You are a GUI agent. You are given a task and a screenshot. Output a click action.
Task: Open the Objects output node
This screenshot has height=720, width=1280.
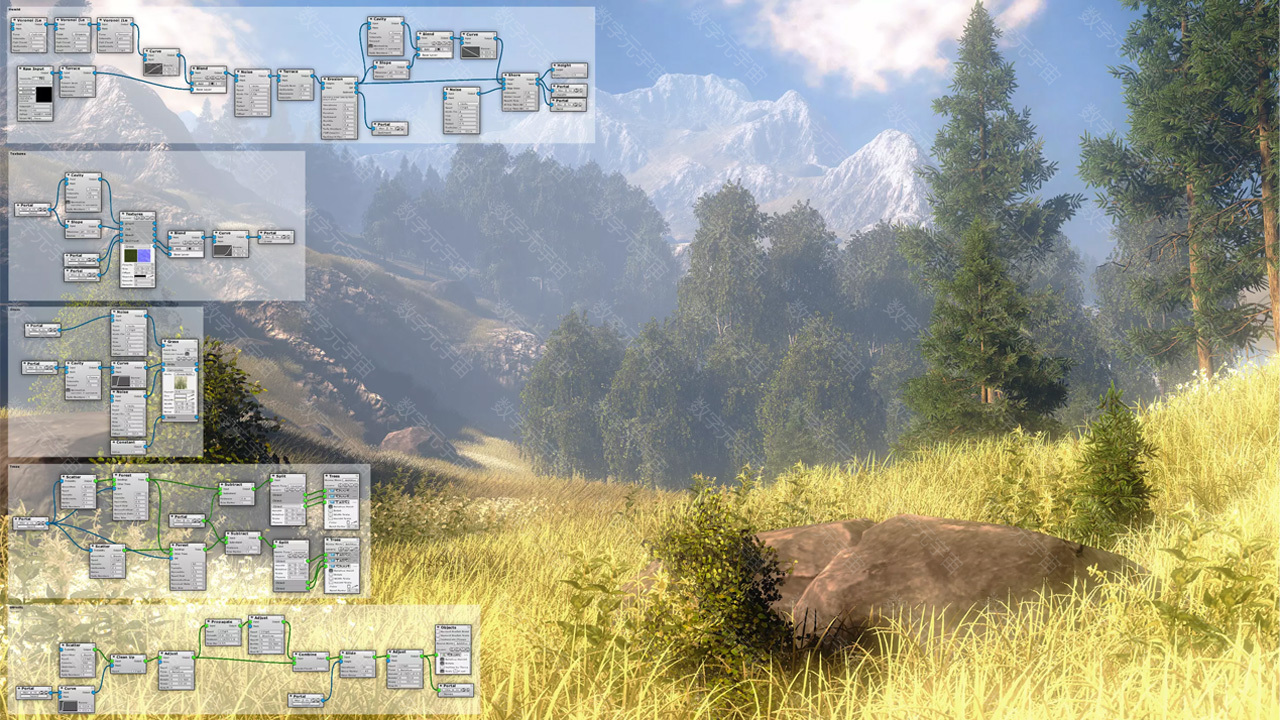pos(453,628)
